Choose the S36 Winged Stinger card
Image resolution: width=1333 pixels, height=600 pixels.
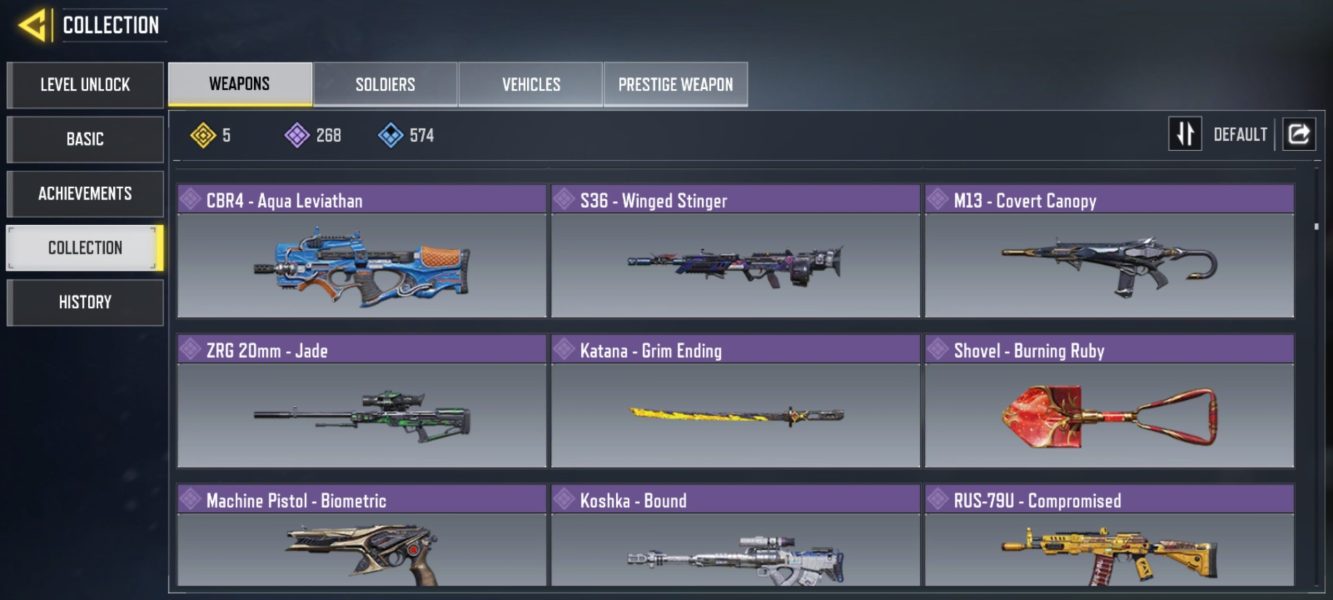[x=735, y=264]
